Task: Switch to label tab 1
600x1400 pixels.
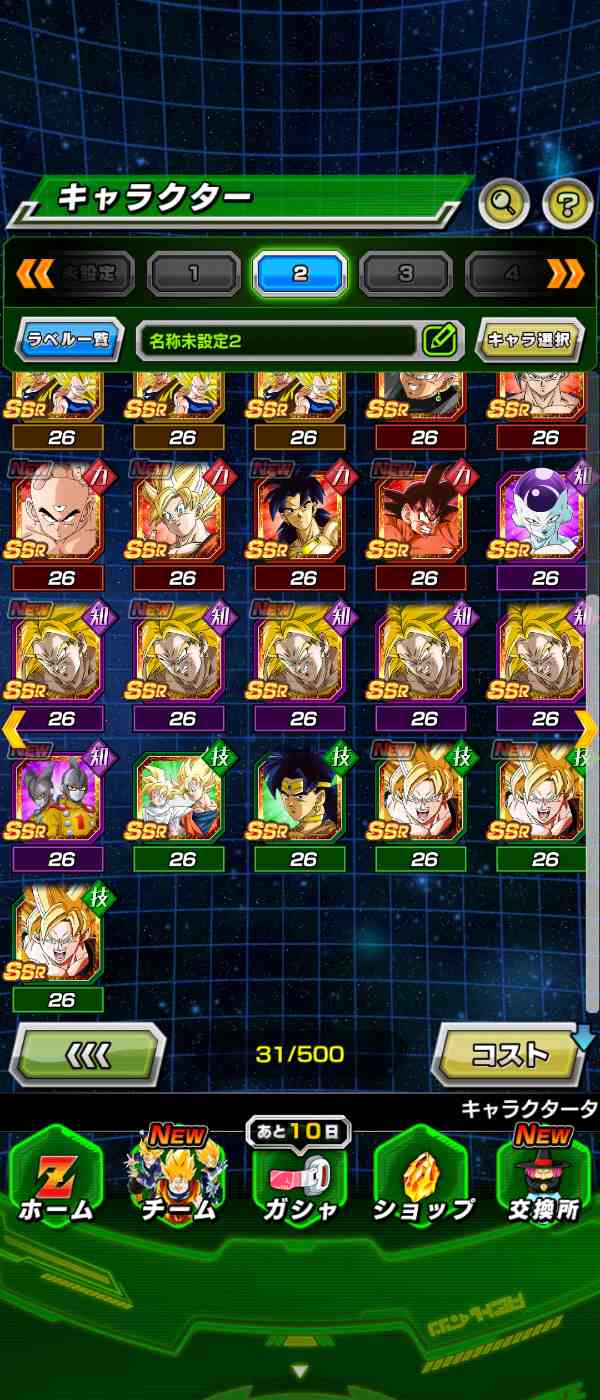Action: point(193,273)
